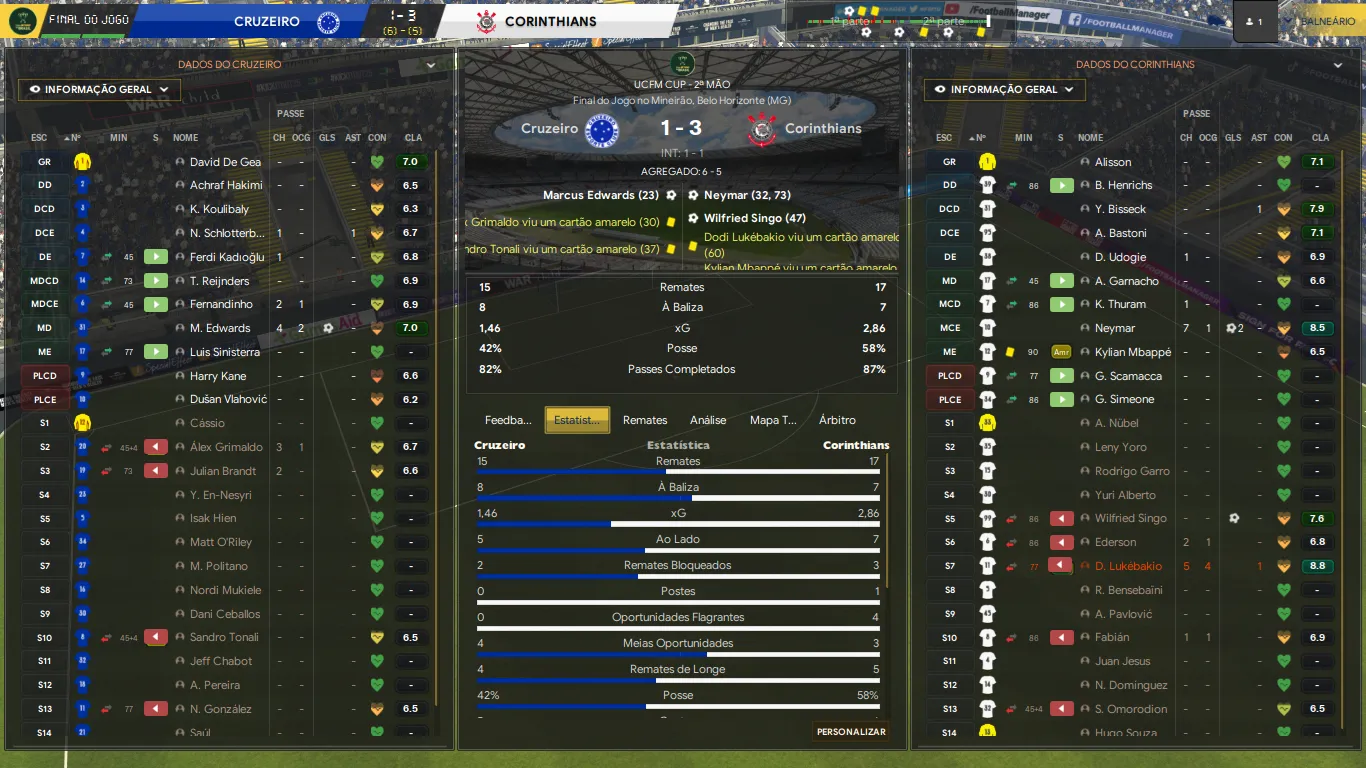
Task: Sort the Cruzeiro list by CLA column
Action: pyautogui.click(x=413, y=138)
